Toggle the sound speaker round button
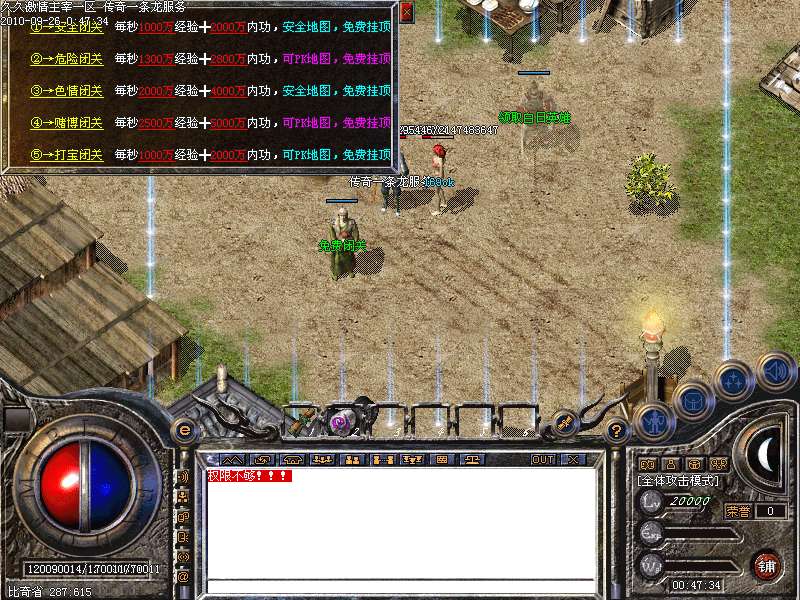Image resolution: width=800 pixels, height=600 pixels. pos(775,372)
